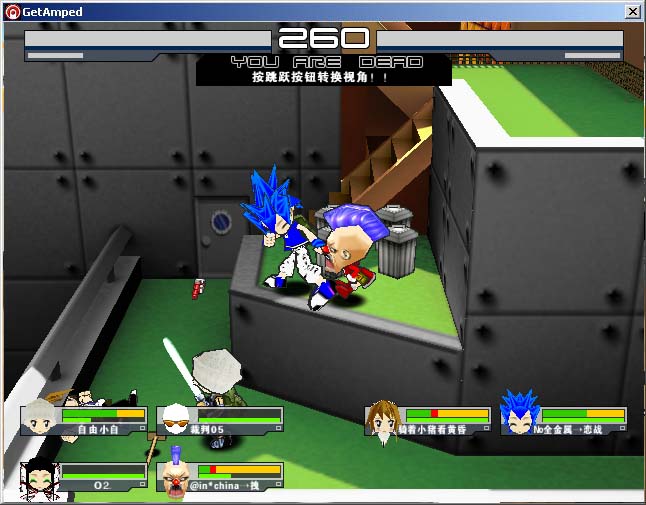Select the brown-haired bearded player portrait
Image resolution: width=646 pixels, height=505 pixels.
384,418
